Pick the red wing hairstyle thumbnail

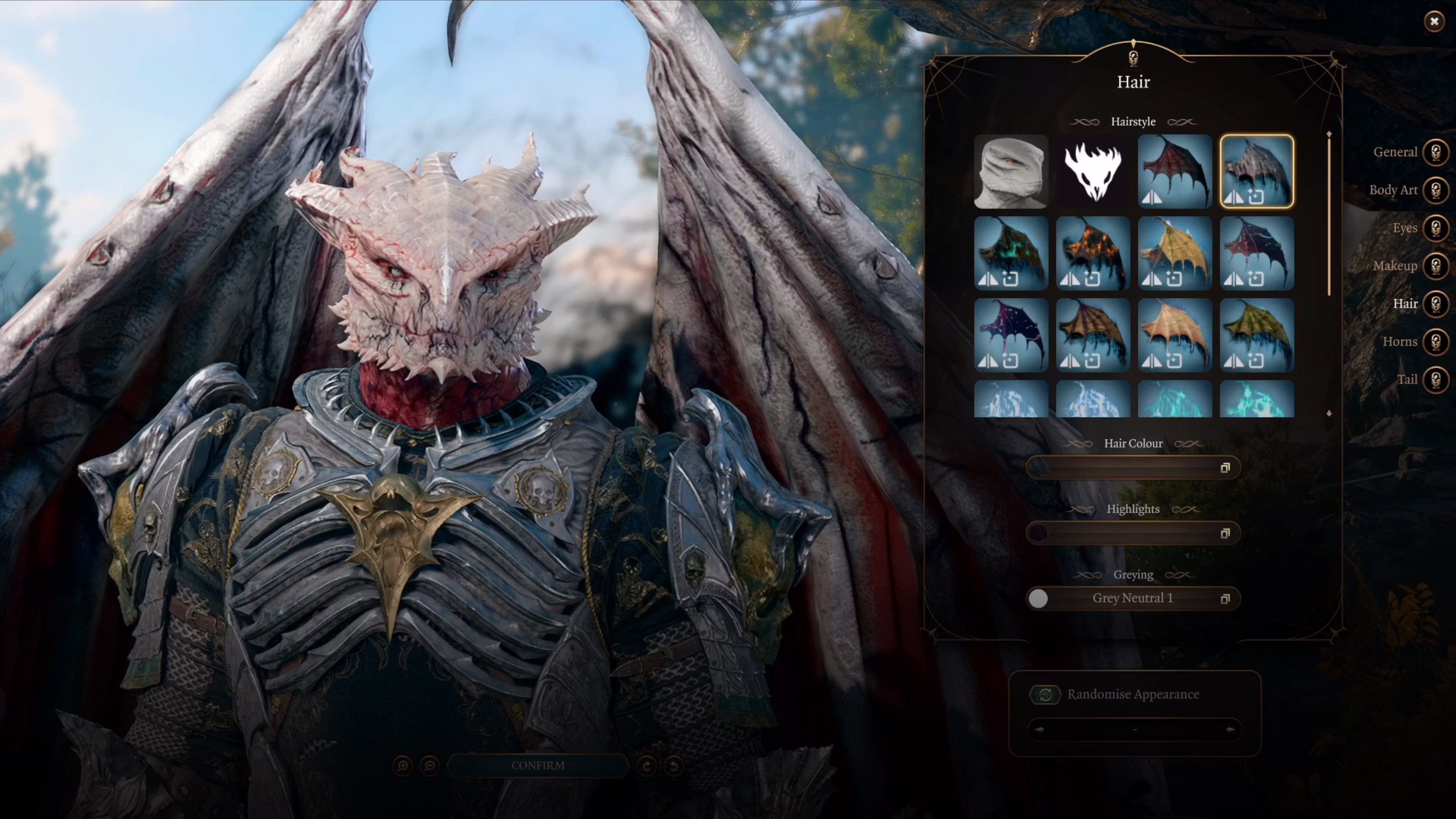click(x=1175, y=171)
